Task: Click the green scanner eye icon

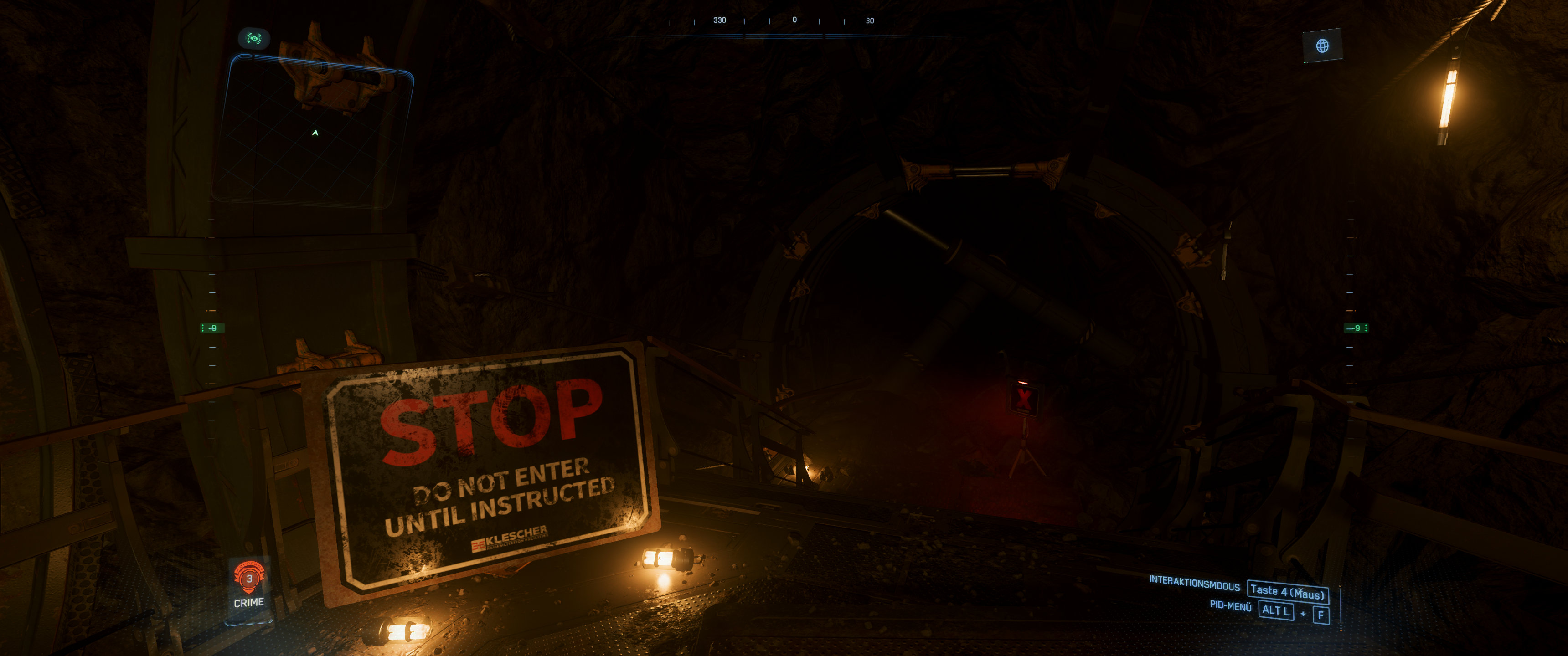Action: (254, 39)
